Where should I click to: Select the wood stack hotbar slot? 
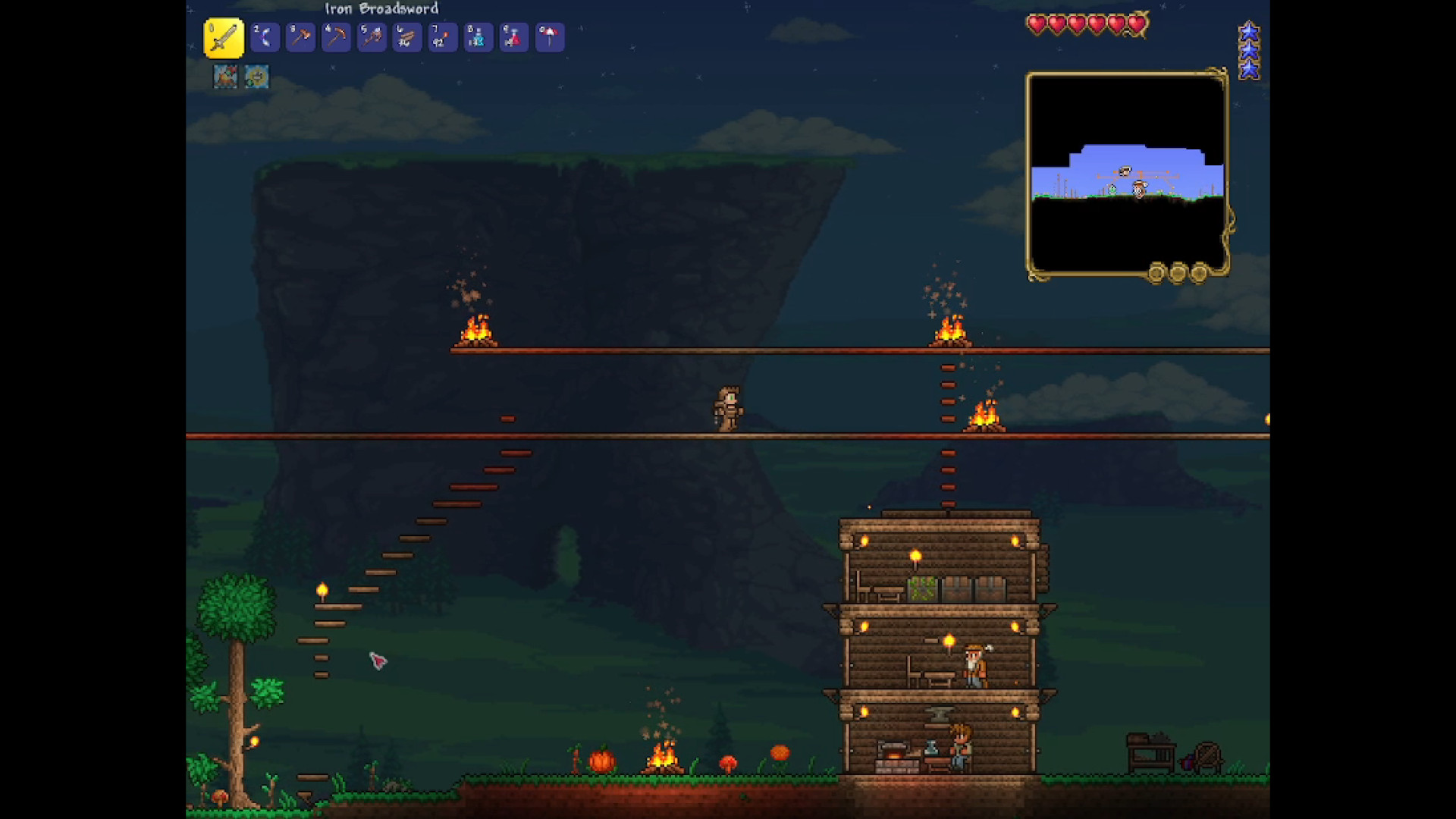tap(407, 37)
